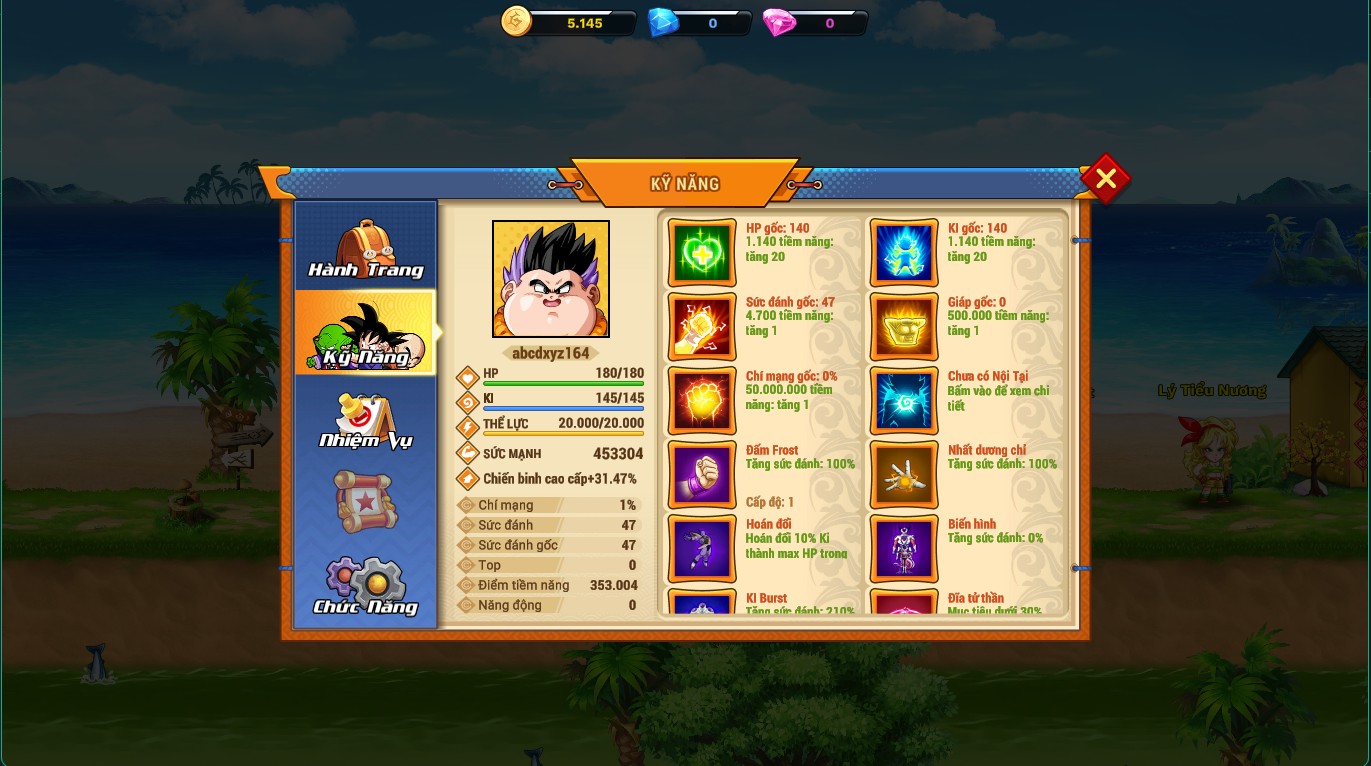Image resolution: width=1371 pixels, height=766 pixels.
Task: Choose the Chí mạng gốc icon
Action: [702, 401]
